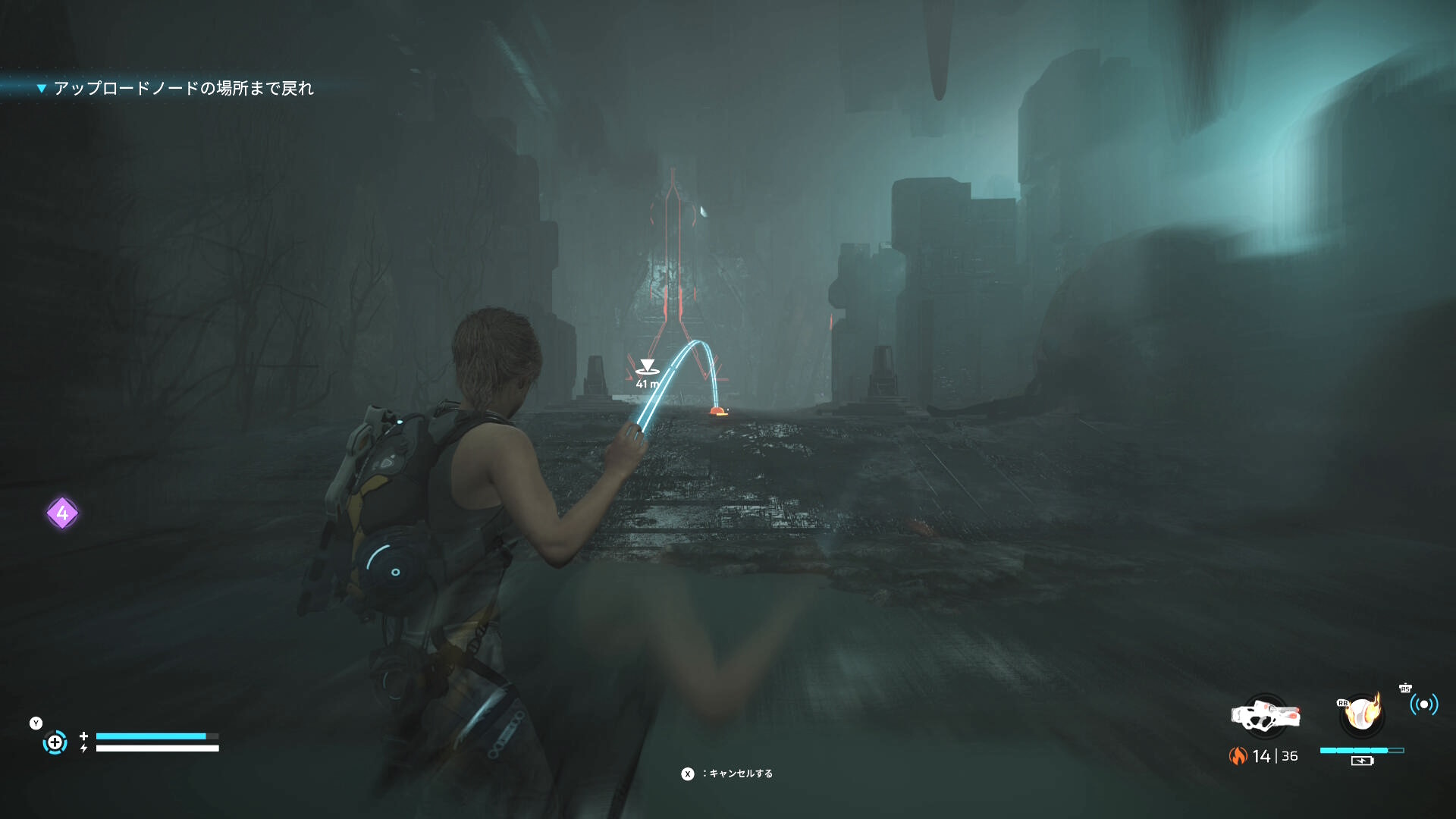The width and height of the screenshot is (1456, 819).
Task: Trigger the scanner pulse icon
Action: 1423,704
